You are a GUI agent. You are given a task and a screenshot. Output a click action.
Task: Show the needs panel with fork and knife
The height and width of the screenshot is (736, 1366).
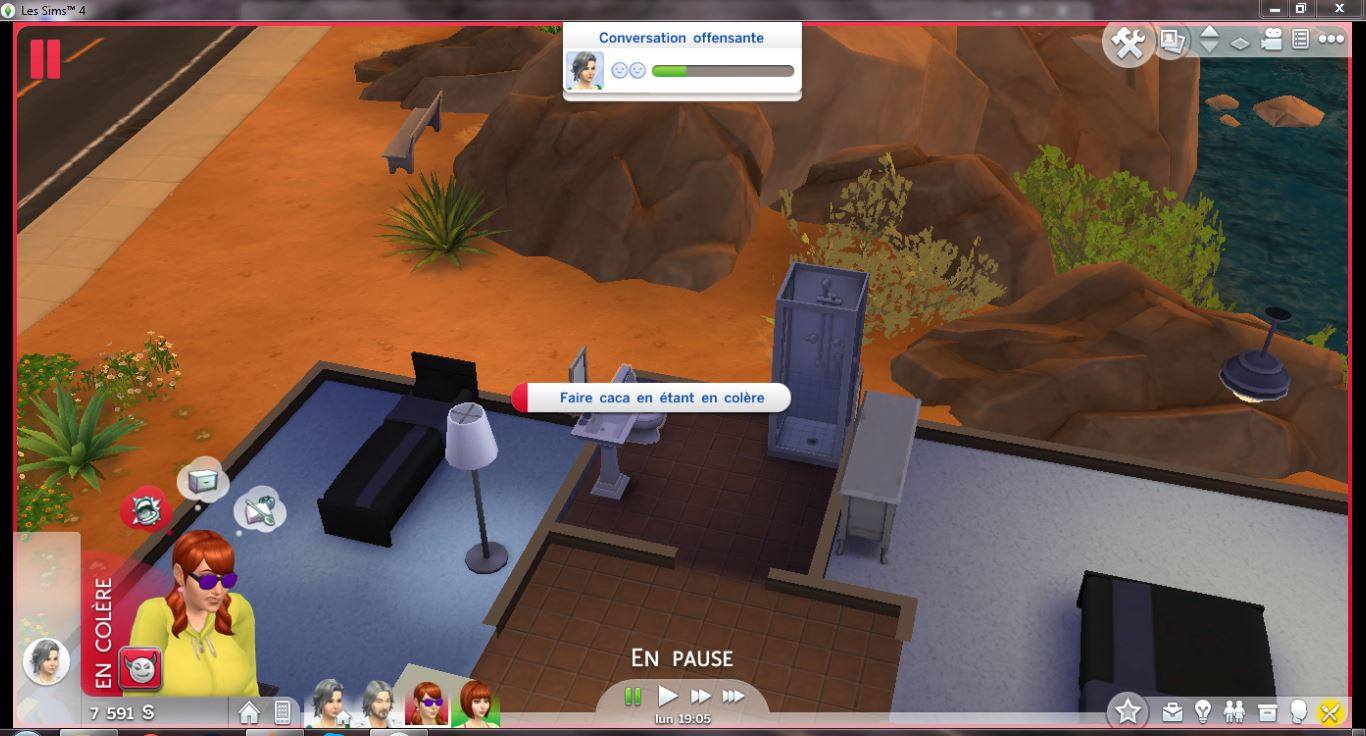click(1330, 712)
